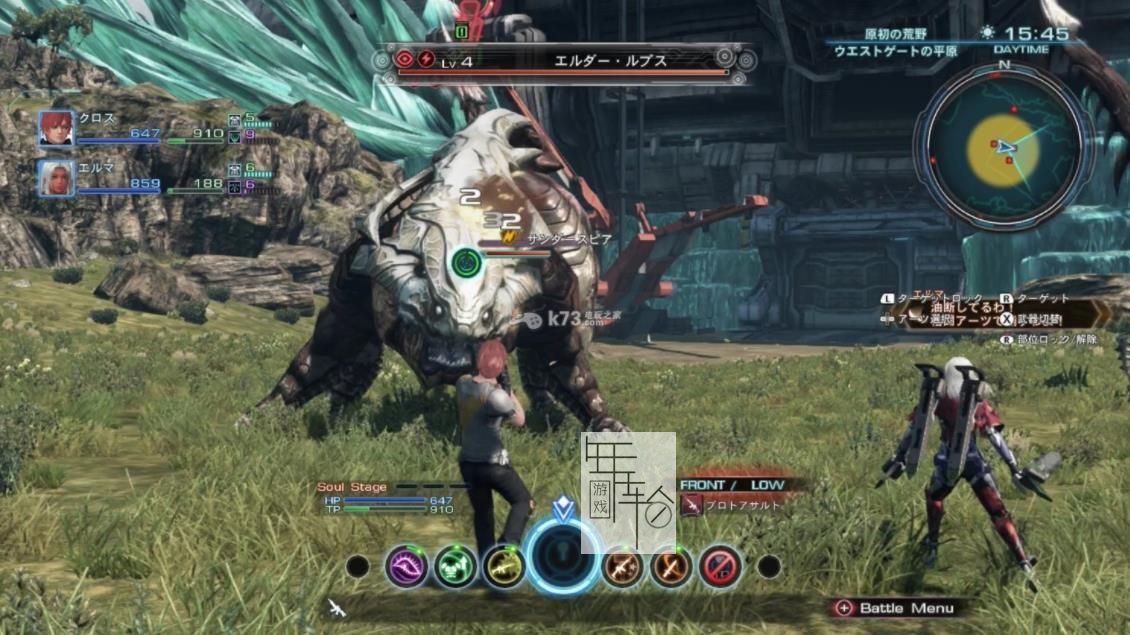Activate the green skull buff art

(x=455, y=567)
